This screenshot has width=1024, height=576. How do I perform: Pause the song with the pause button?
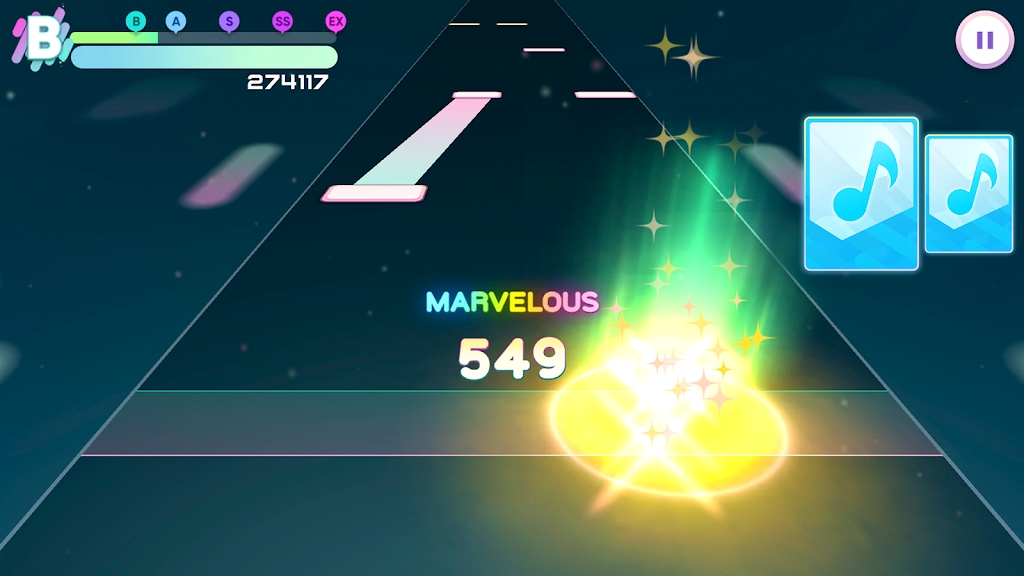[984, 40]
